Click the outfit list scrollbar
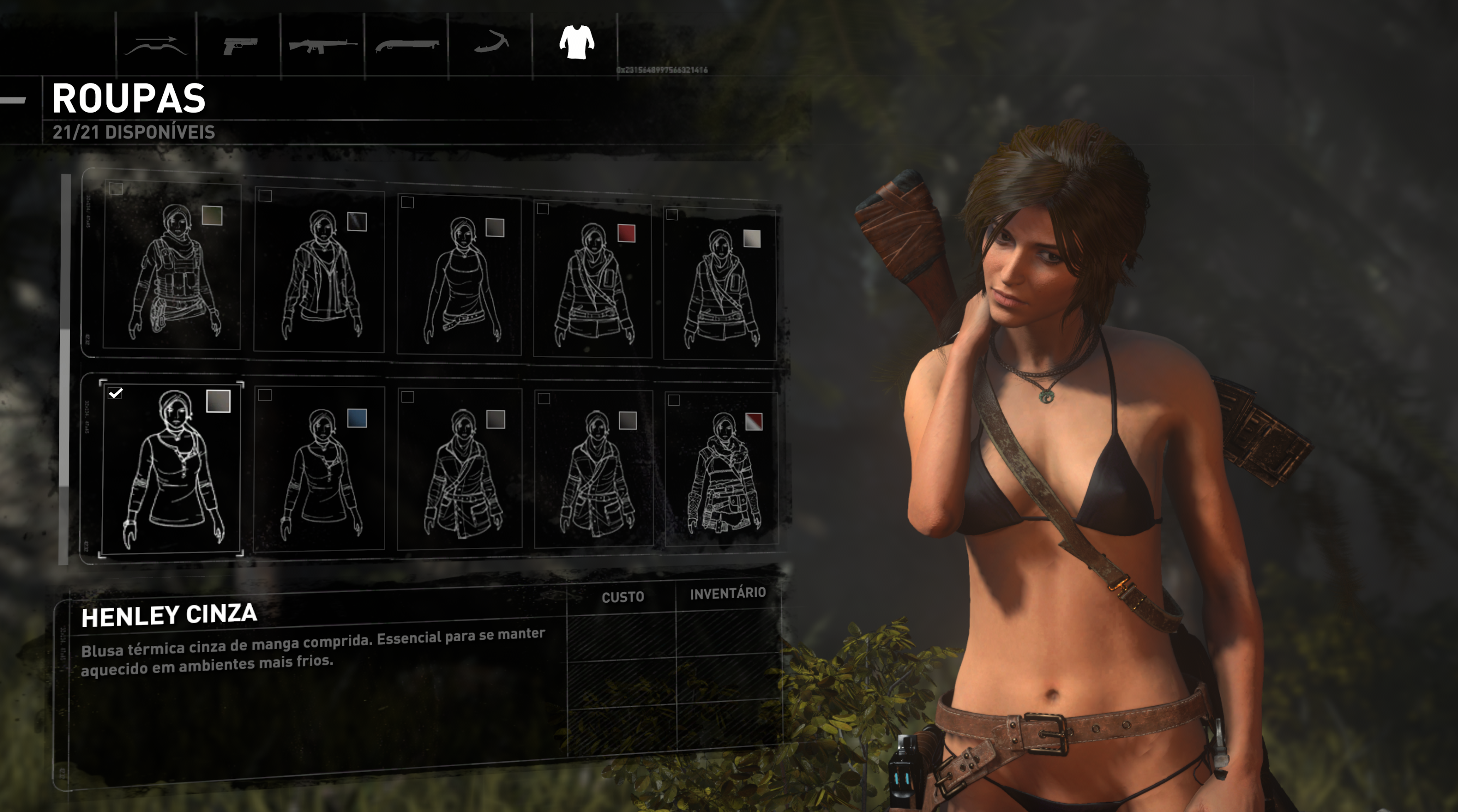The image size is (1458, 812). (x=65, y=368)
